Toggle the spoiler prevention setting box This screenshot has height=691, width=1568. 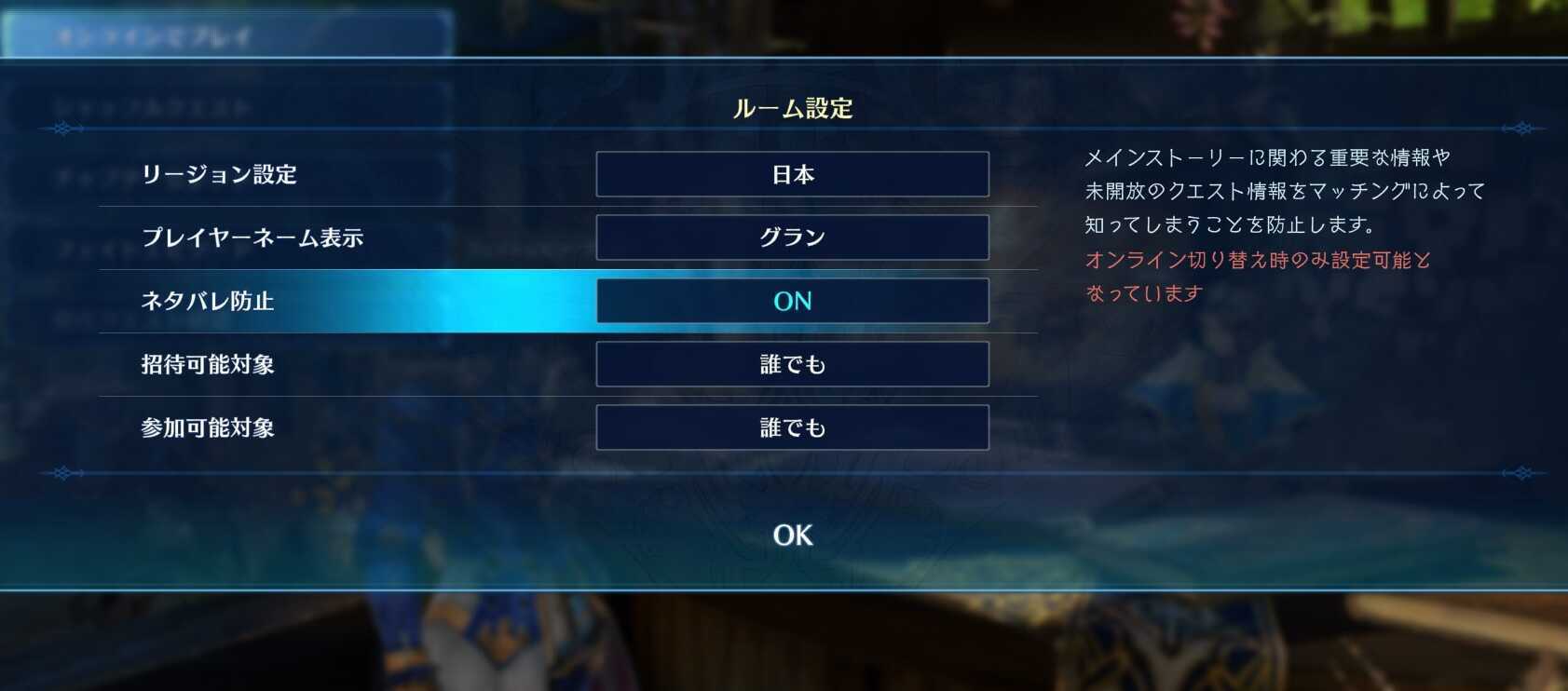792,301
